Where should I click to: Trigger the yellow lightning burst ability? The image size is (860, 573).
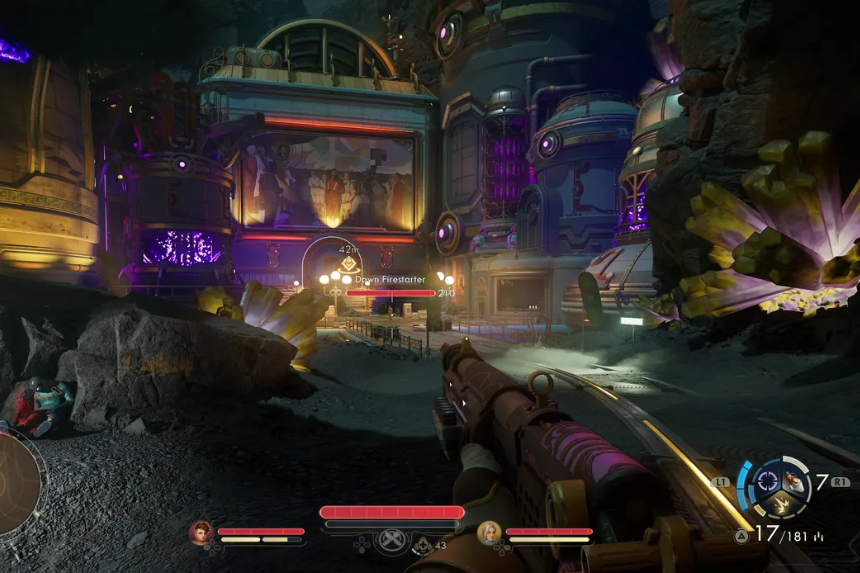(x=781, y=506)
